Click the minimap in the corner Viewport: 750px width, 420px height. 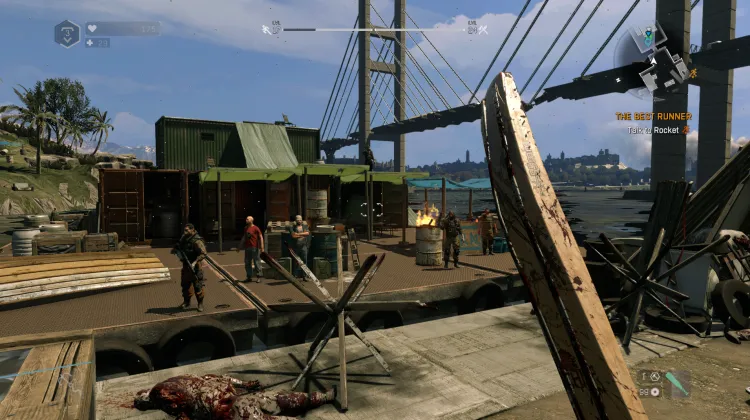(651, 60)
